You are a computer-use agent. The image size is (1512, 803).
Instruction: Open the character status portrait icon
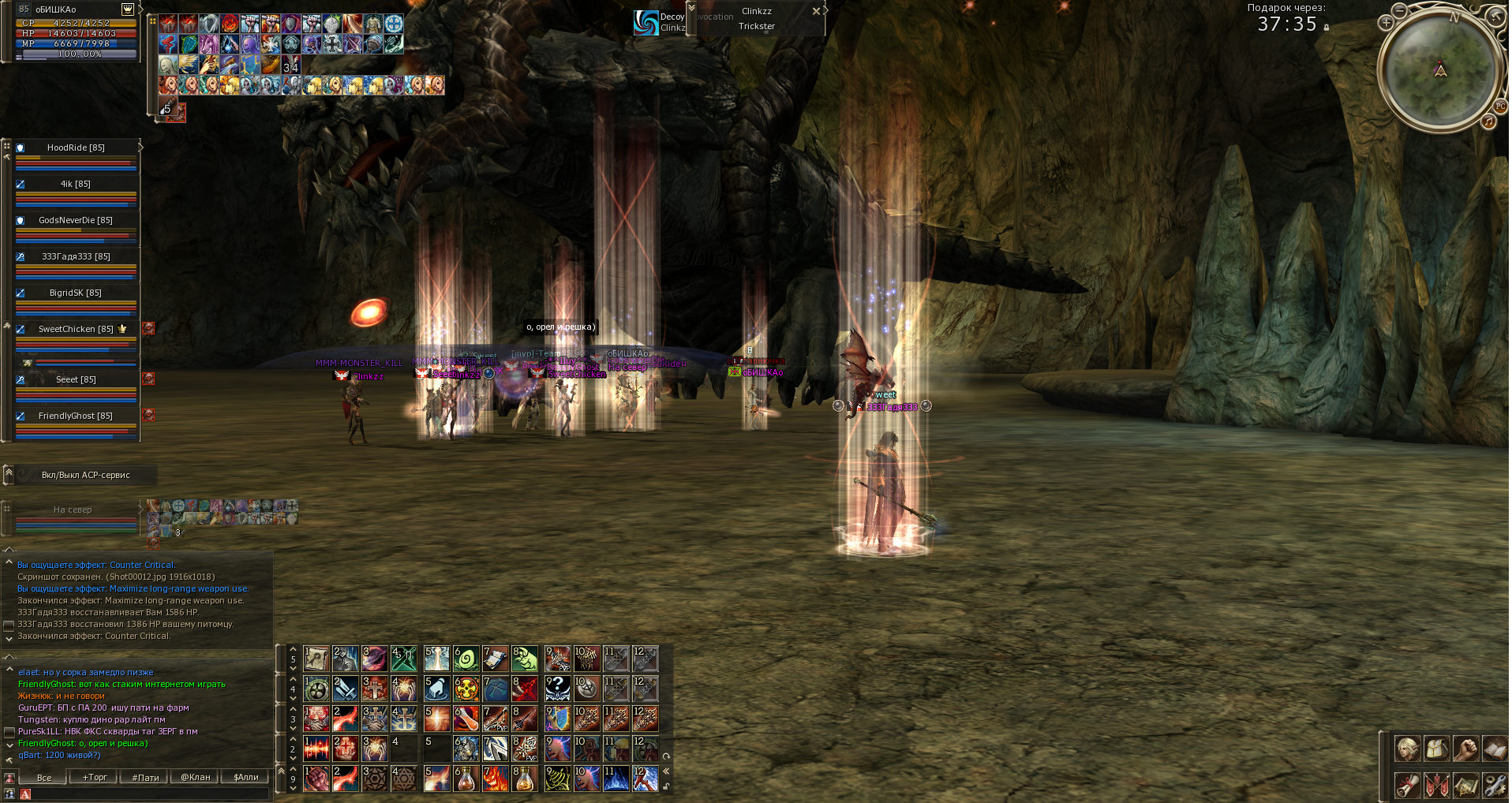click(x=1407, y=748)
